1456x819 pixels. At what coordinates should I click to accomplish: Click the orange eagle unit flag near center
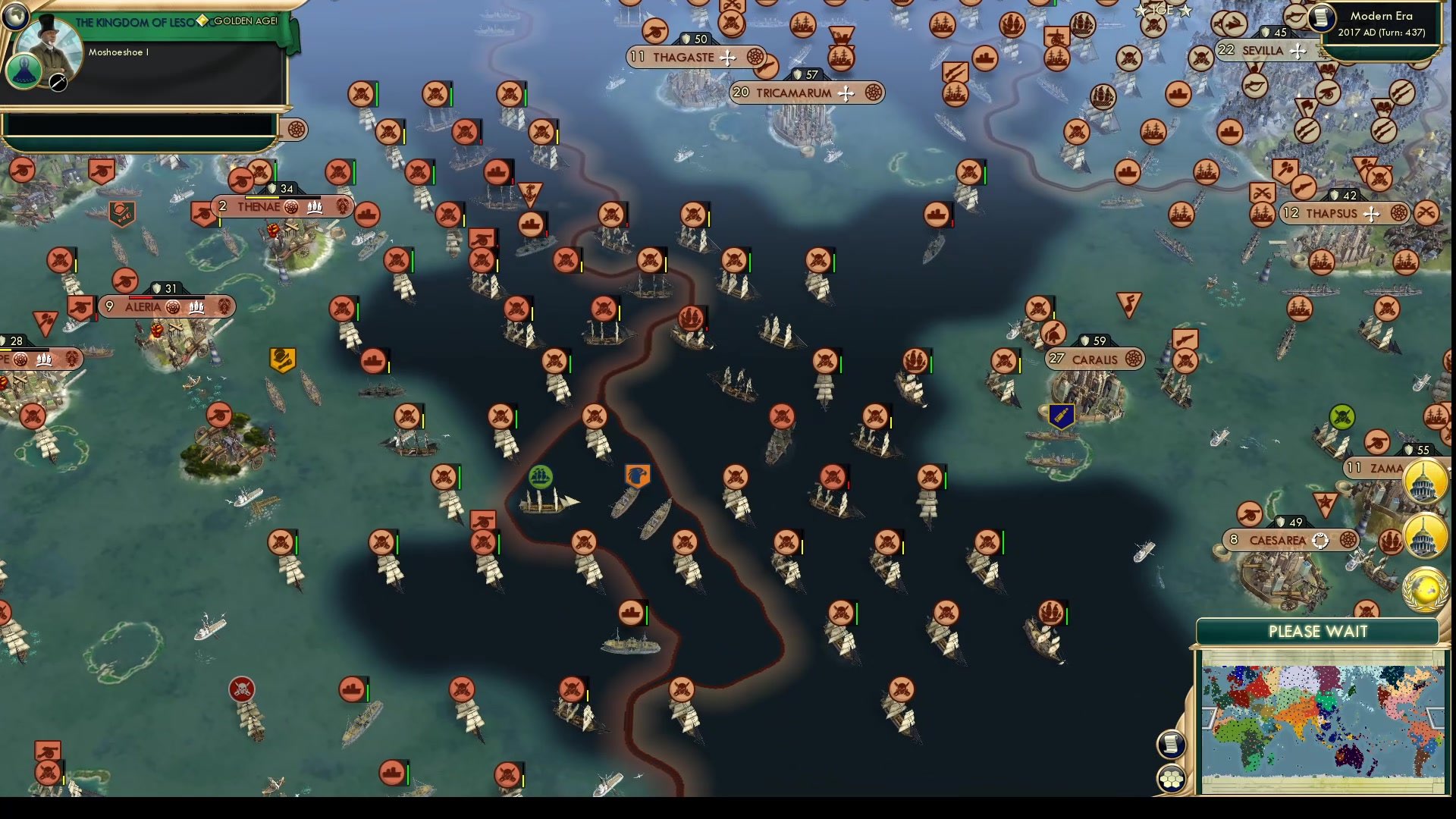coord(639,475)
